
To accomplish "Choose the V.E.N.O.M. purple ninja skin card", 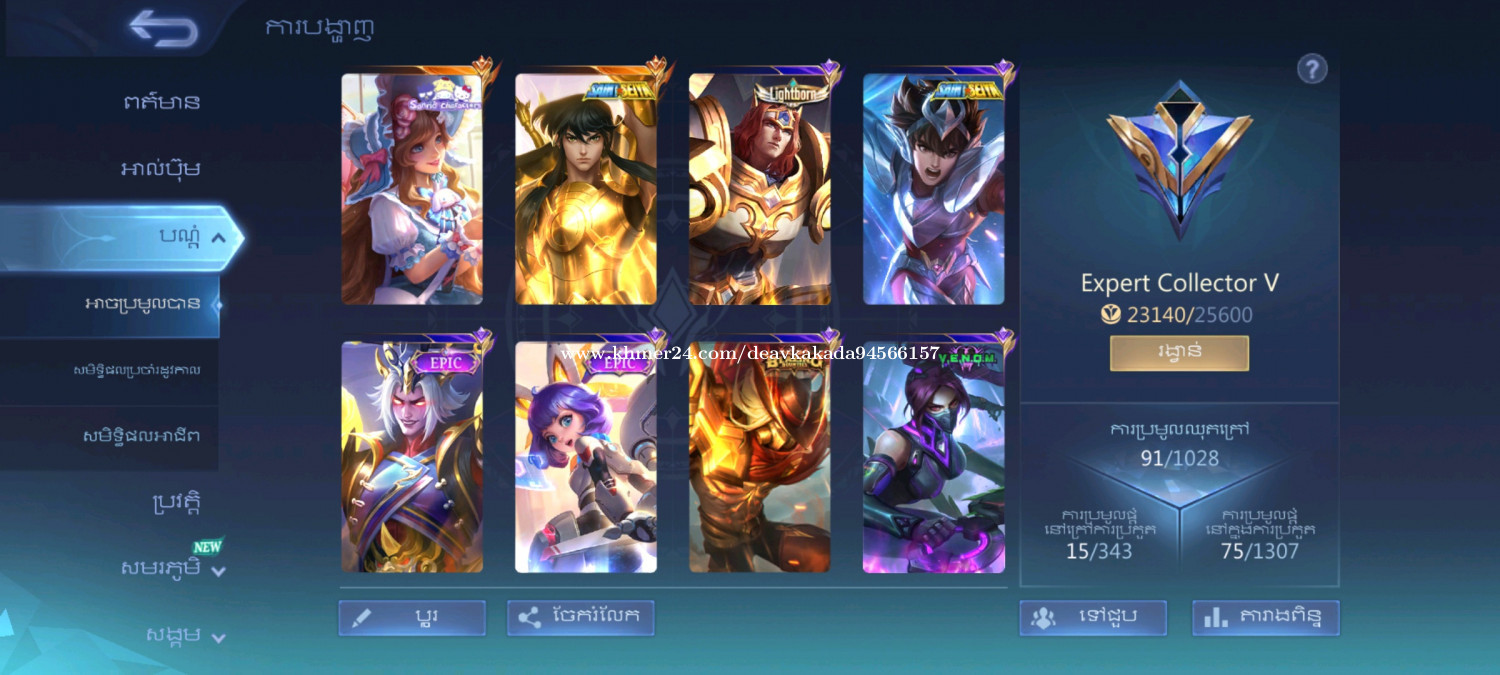I will click(934, 457).
